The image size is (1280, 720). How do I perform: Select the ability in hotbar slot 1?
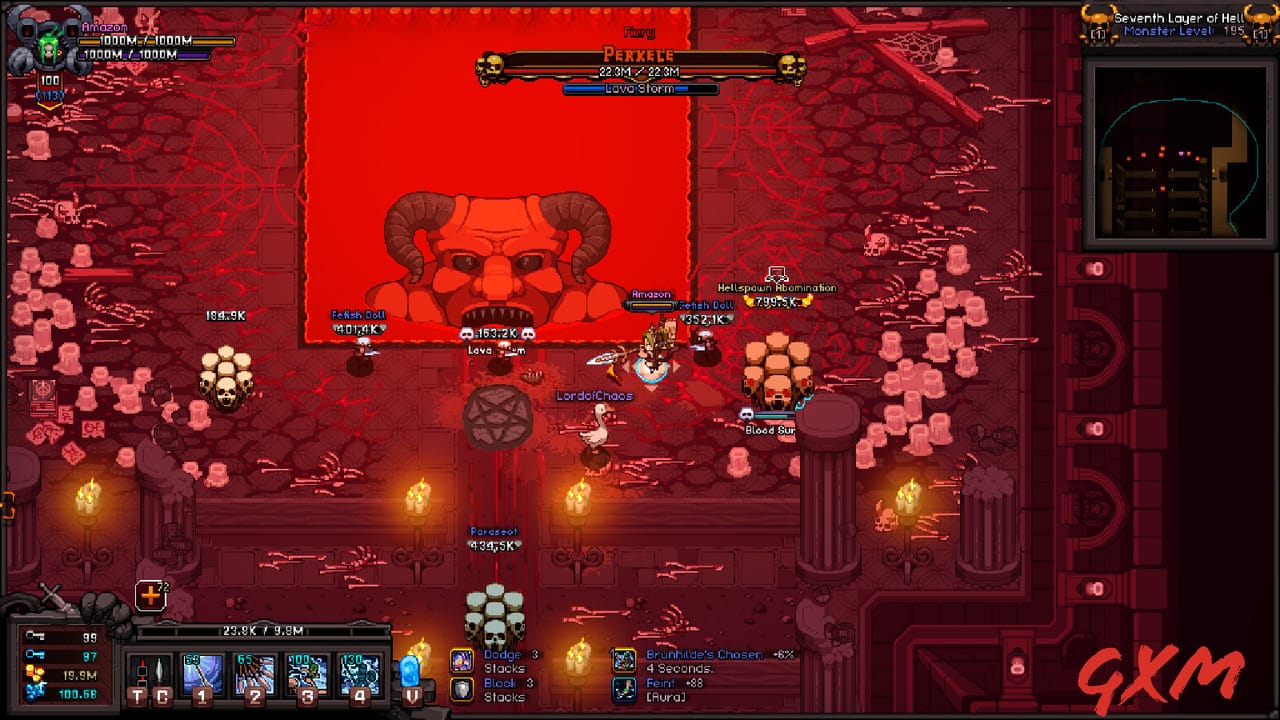pos(202,672)
